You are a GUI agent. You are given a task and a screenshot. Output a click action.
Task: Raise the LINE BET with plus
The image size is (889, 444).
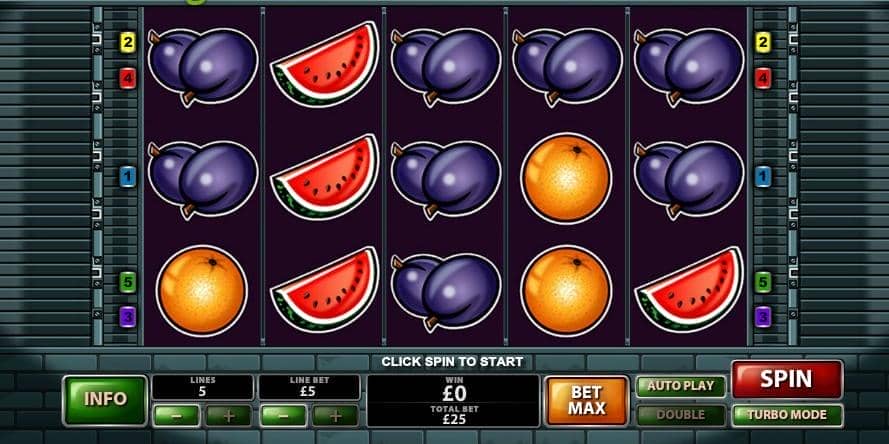coord(336,415)
